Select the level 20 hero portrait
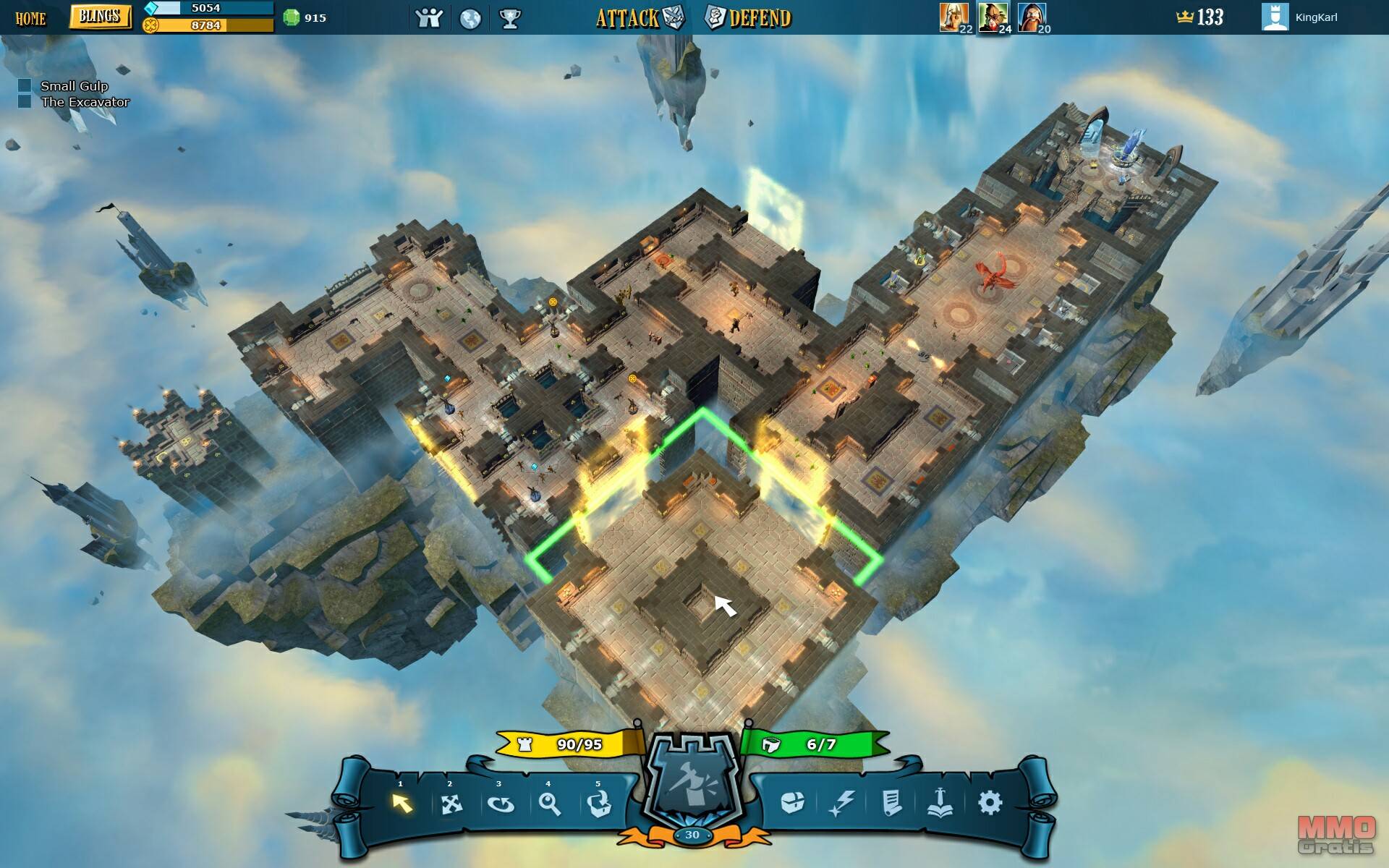This screenshot has height=868, width=1389. [1032, 17]
